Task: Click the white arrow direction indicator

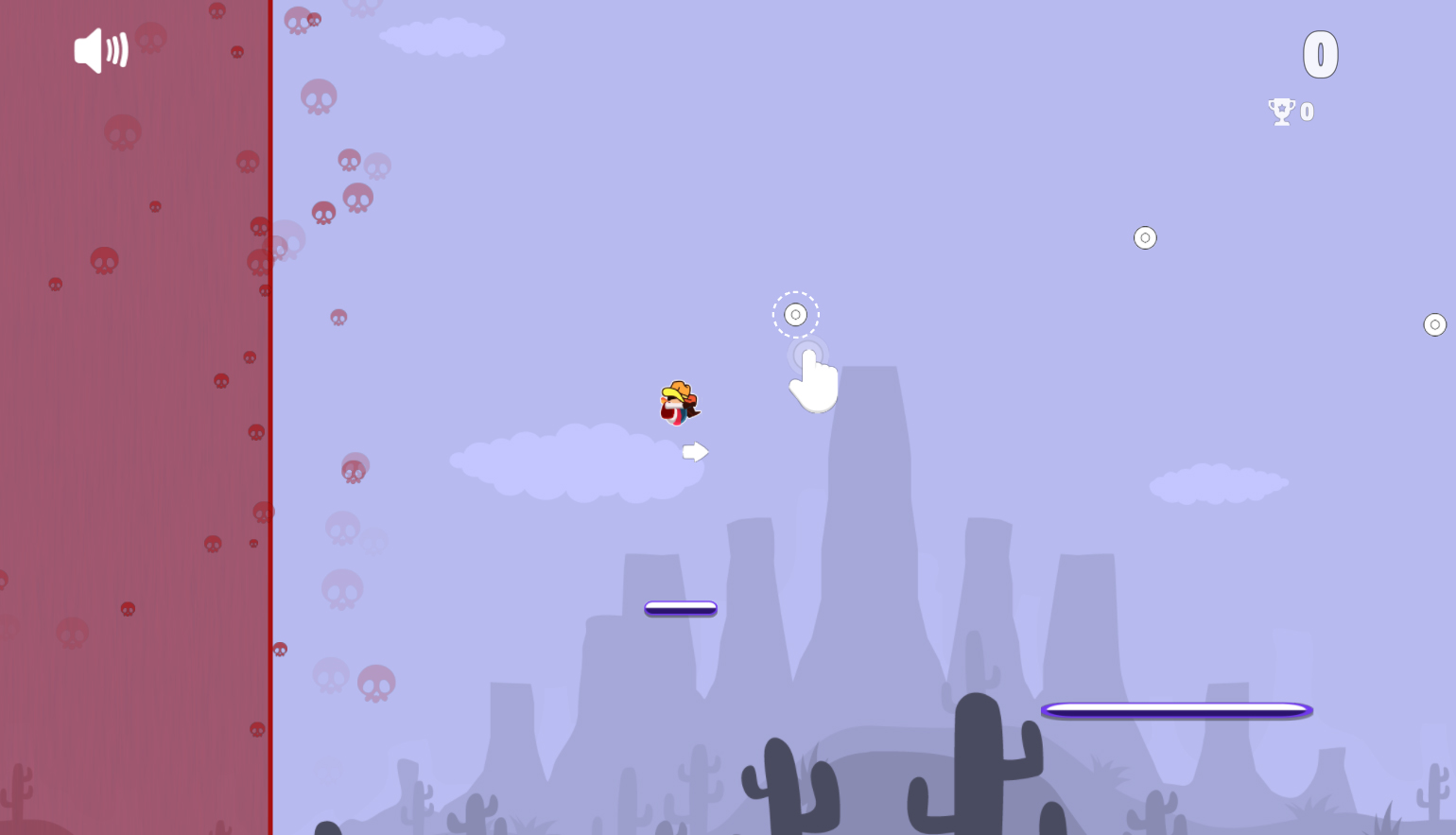Action: click(695, 451)
